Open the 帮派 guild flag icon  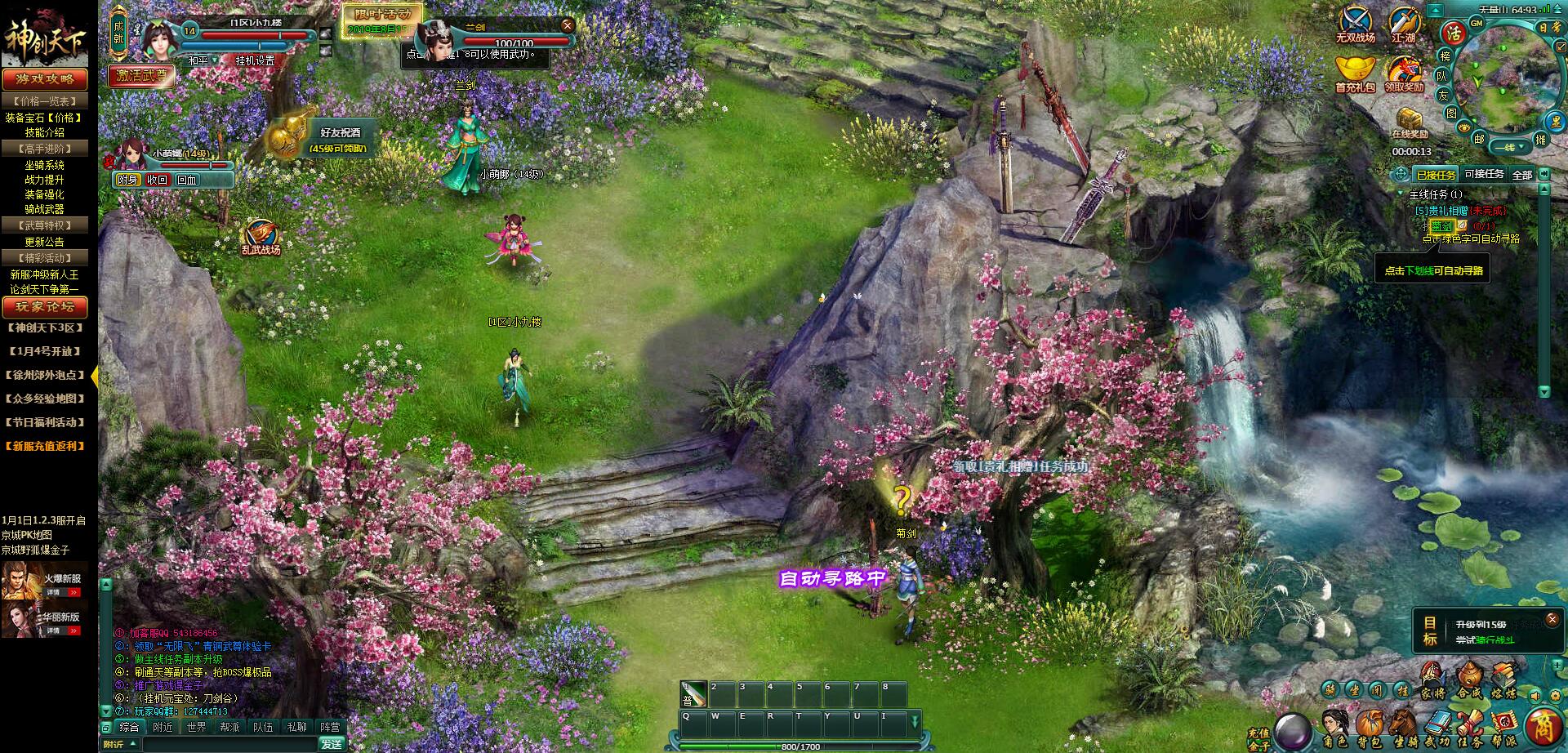[x=1504, y=721]
